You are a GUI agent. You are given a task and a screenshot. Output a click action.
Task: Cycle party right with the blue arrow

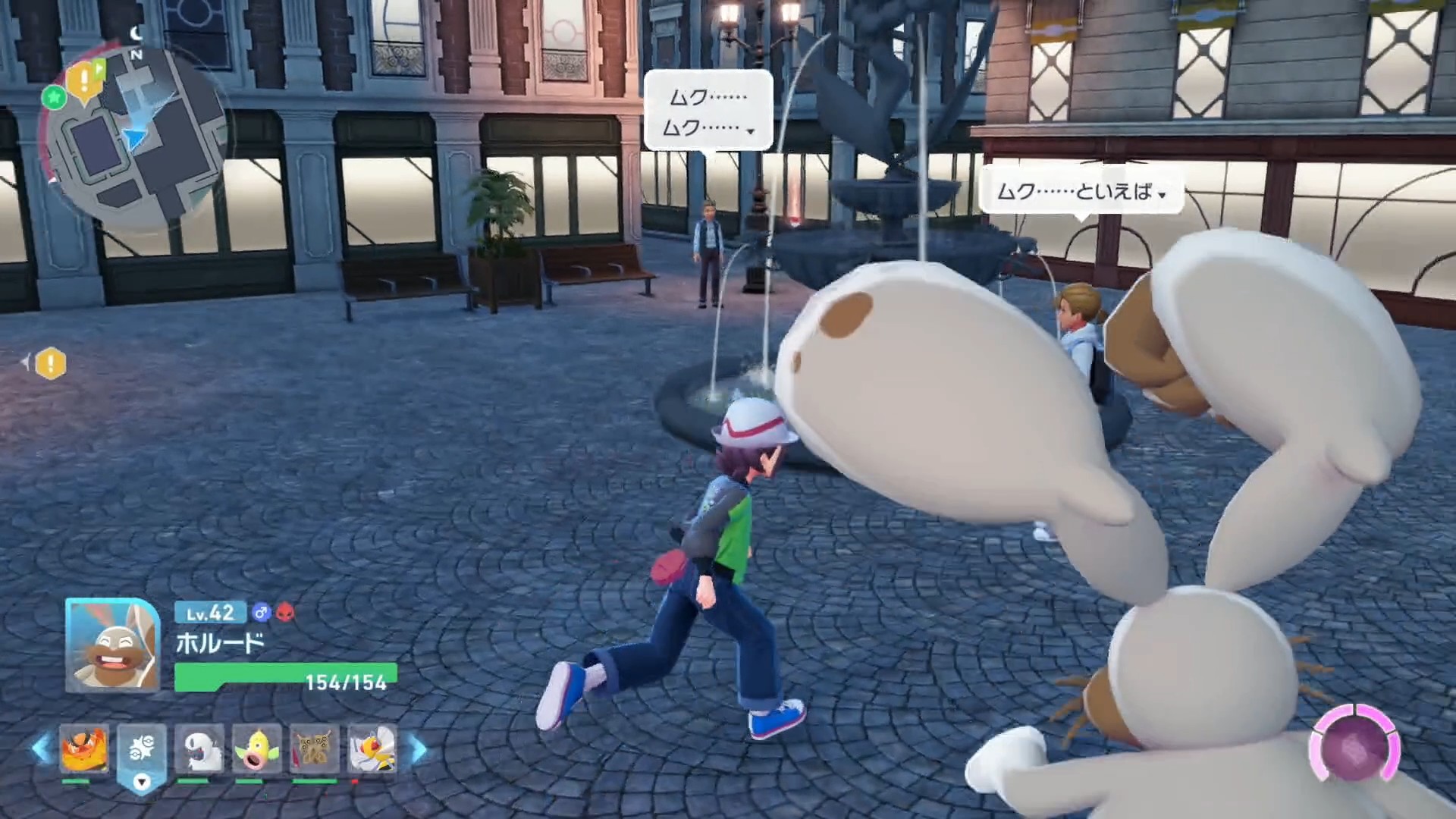click(x=419, y=749)
